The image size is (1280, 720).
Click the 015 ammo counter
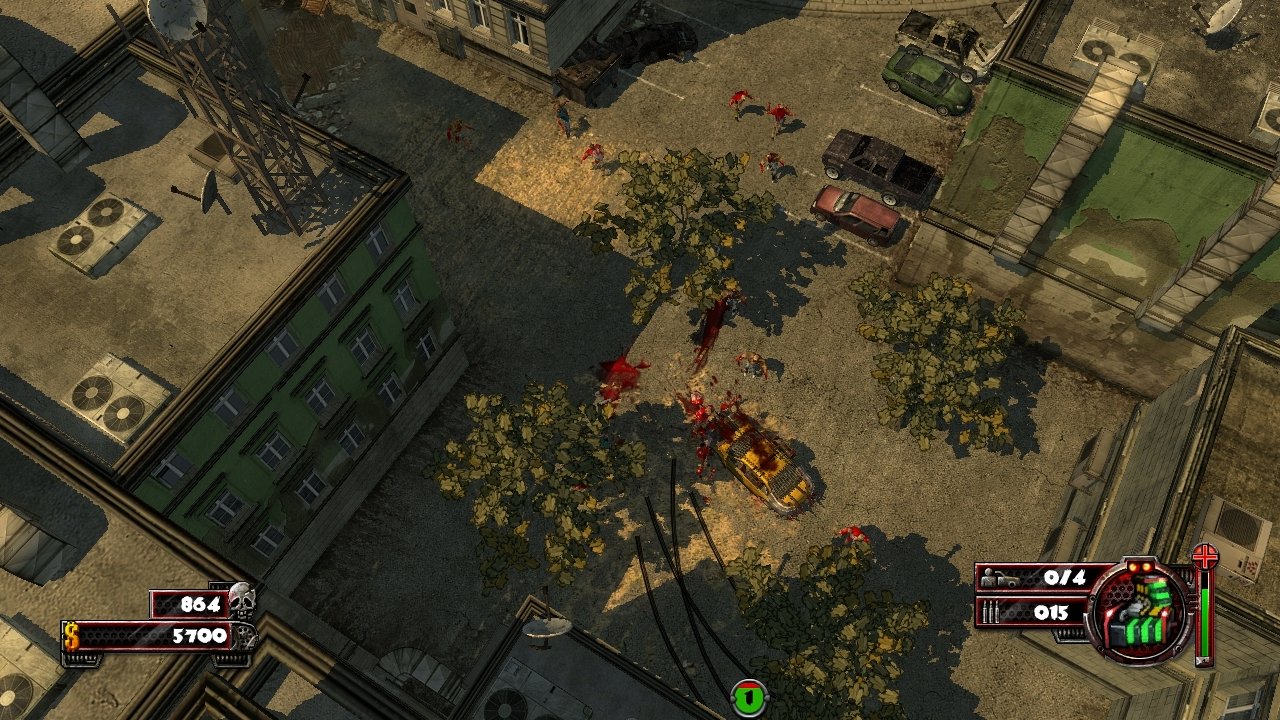[x=1053, y=610]
